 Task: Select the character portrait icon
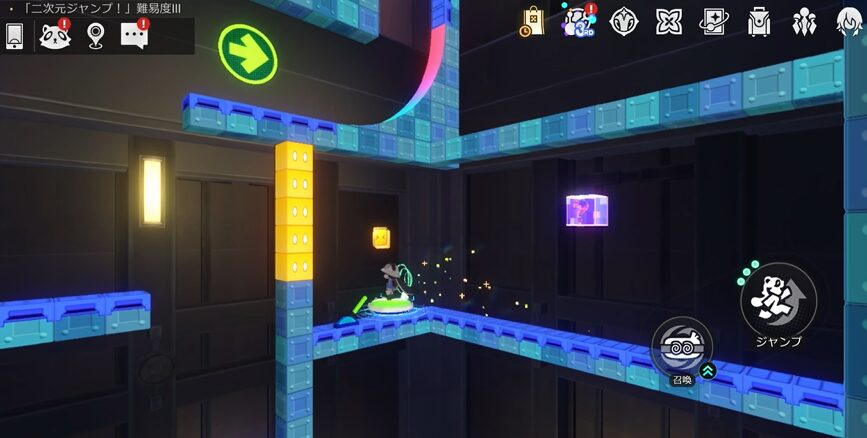click(x=848, y=21)
